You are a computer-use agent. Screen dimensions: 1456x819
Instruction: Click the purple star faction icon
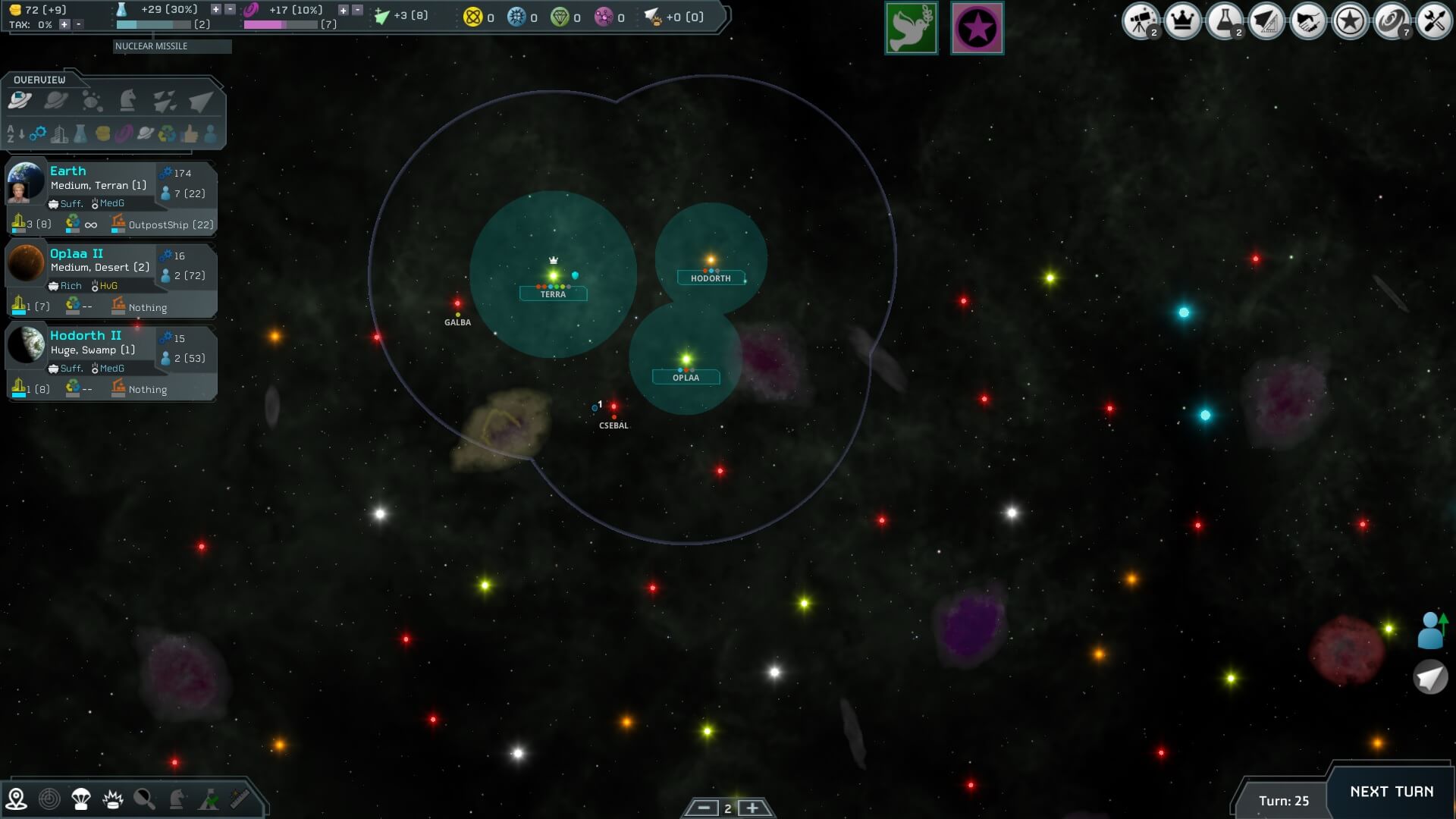pos(977,29)
